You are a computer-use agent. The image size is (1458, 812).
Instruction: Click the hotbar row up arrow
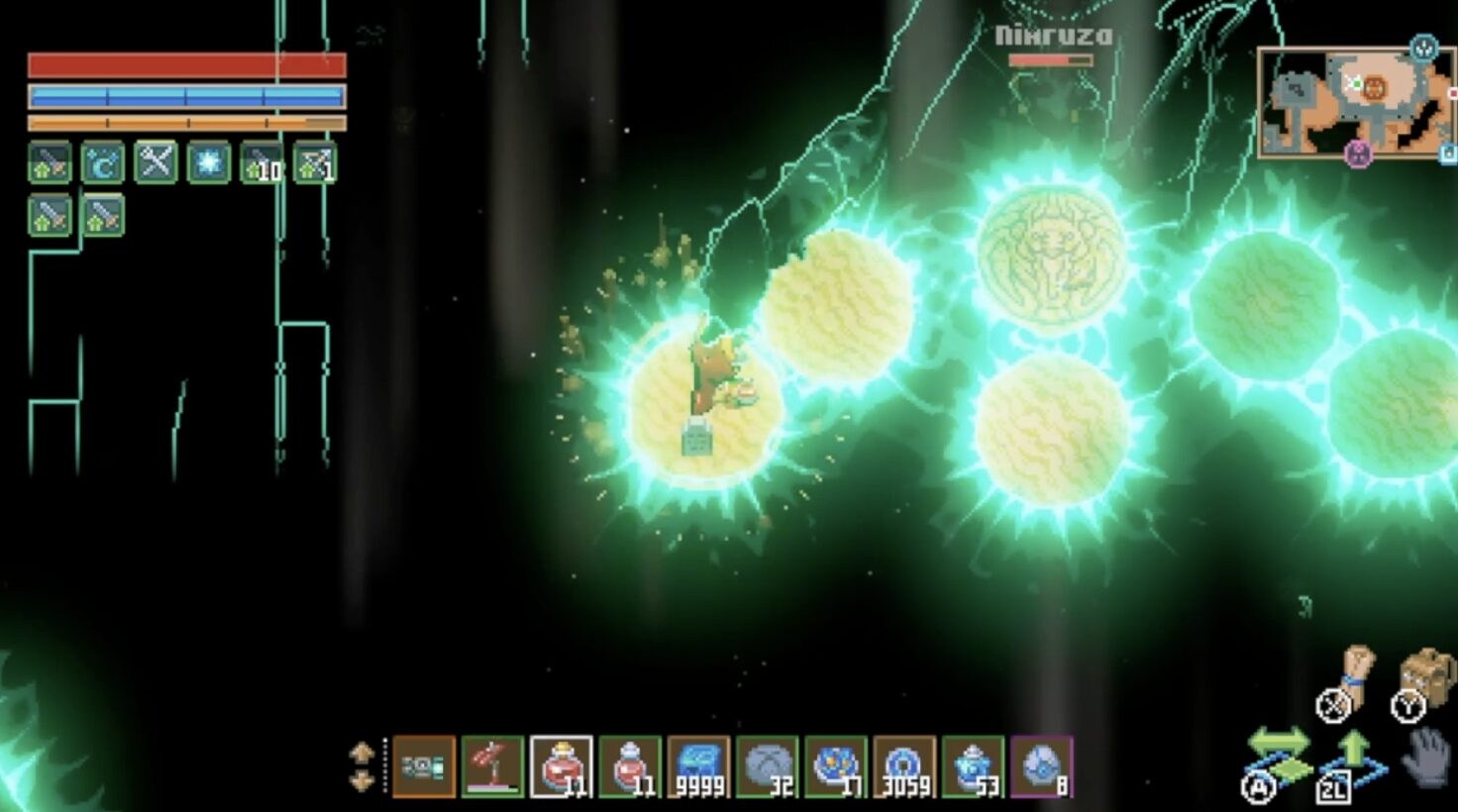coord(362,753)
